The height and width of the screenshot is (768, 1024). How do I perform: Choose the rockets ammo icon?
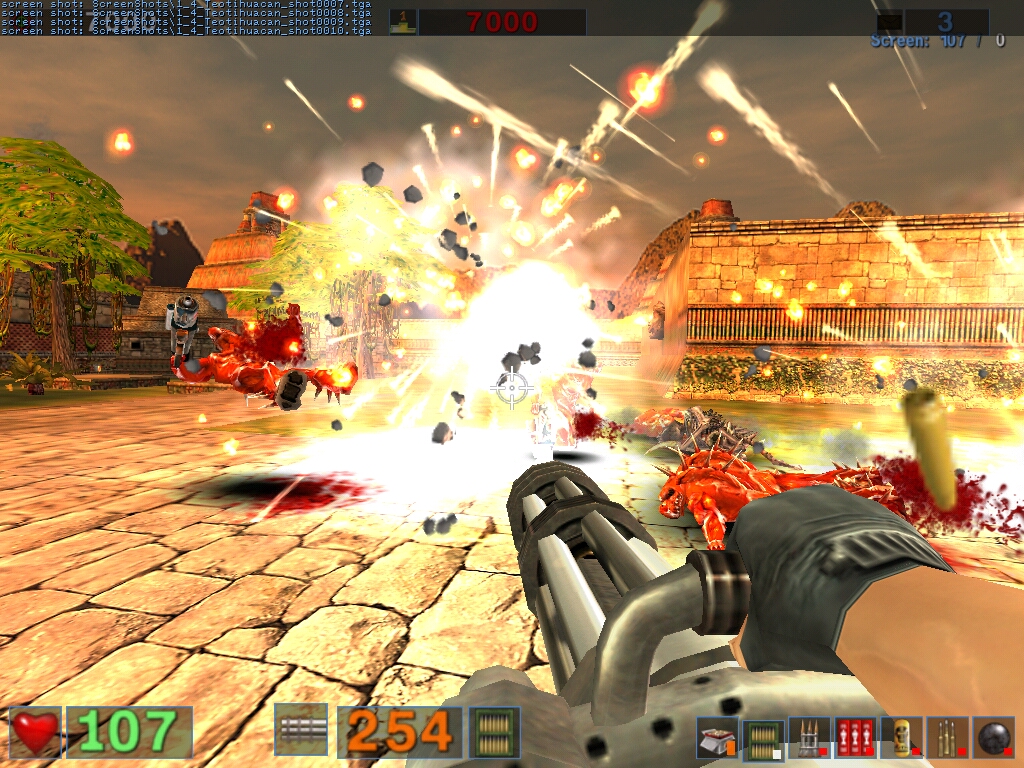point(808,738)
